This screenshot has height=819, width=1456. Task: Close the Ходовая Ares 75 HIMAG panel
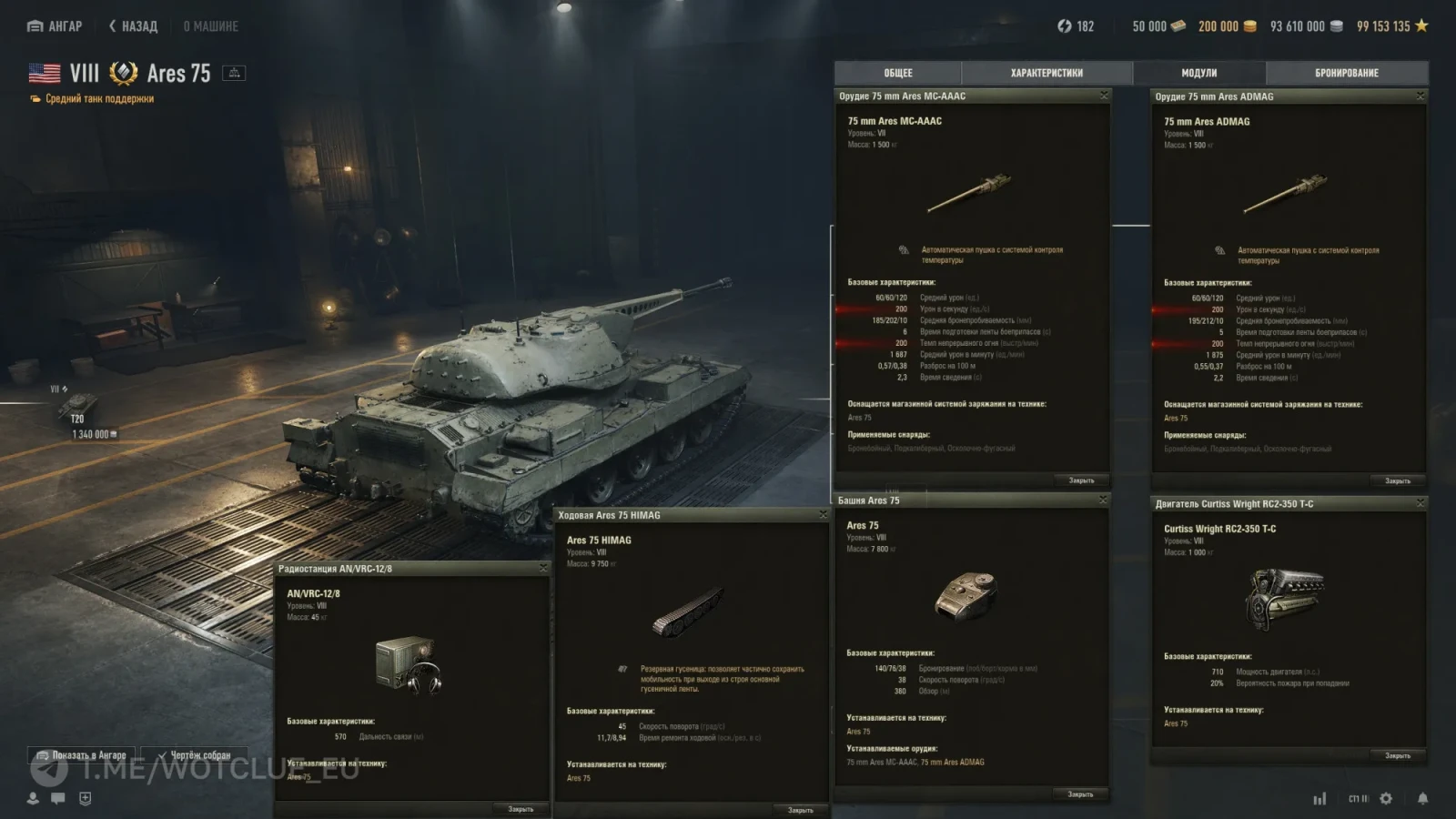(823, 515)
